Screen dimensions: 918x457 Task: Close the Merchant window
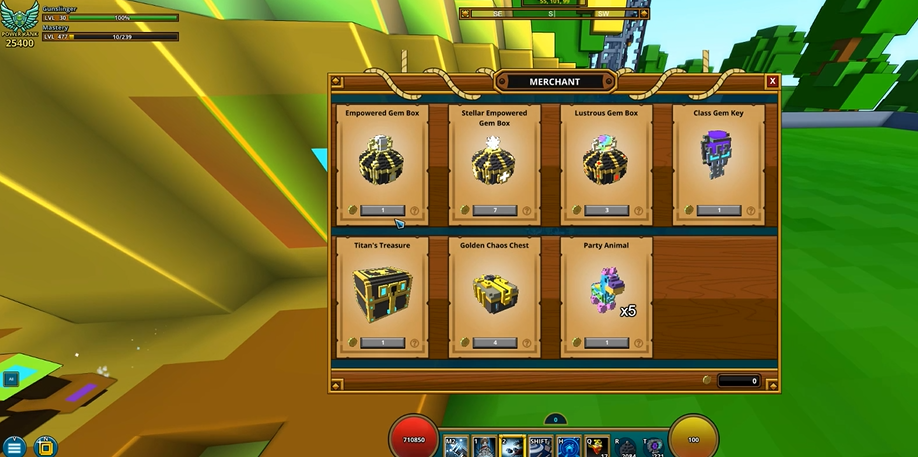pos(772,81)
